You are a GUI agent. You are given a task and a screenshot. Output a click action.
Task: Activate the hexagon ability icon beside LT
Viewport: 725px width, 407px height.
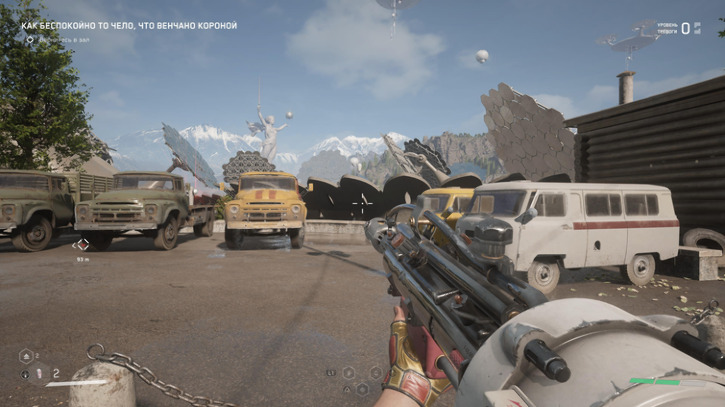[x=348, y=373]
